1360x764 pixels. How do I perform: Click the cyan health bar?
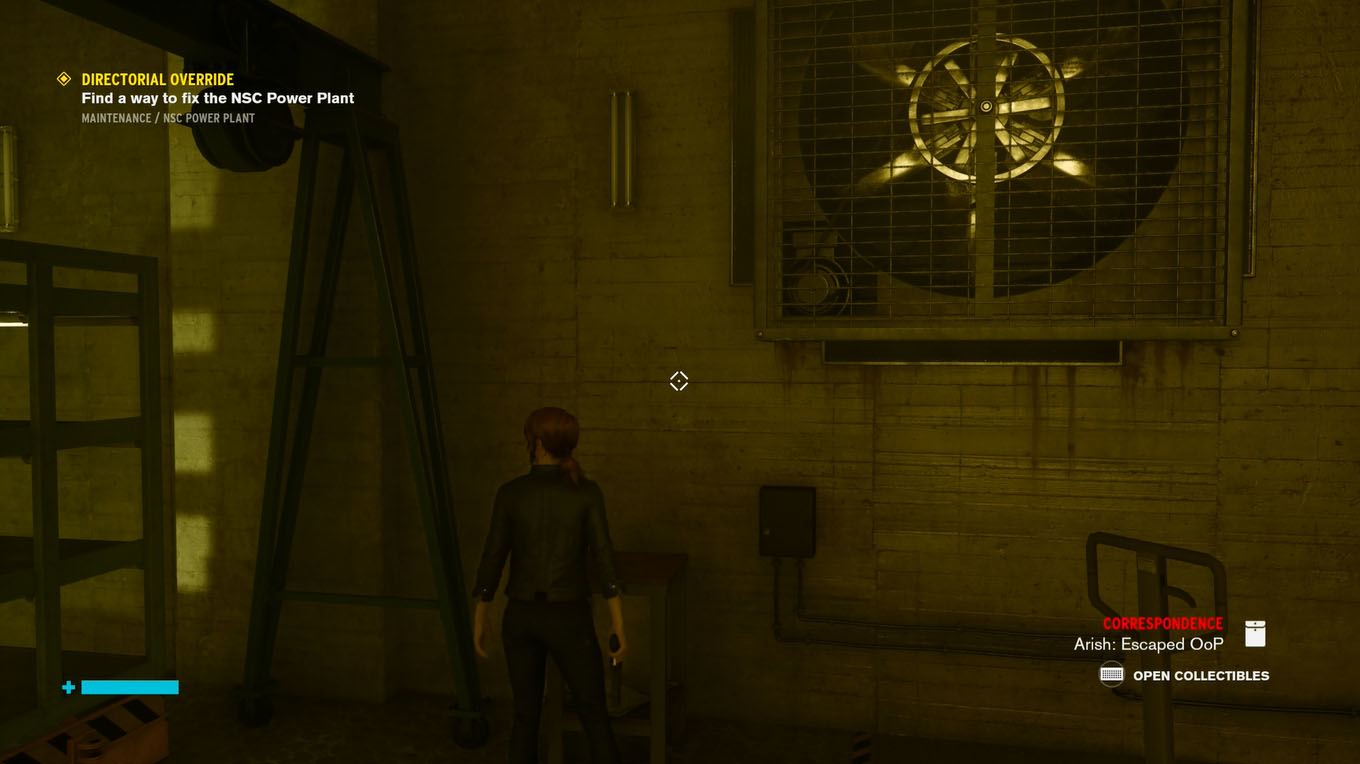[x=128, y=687]
